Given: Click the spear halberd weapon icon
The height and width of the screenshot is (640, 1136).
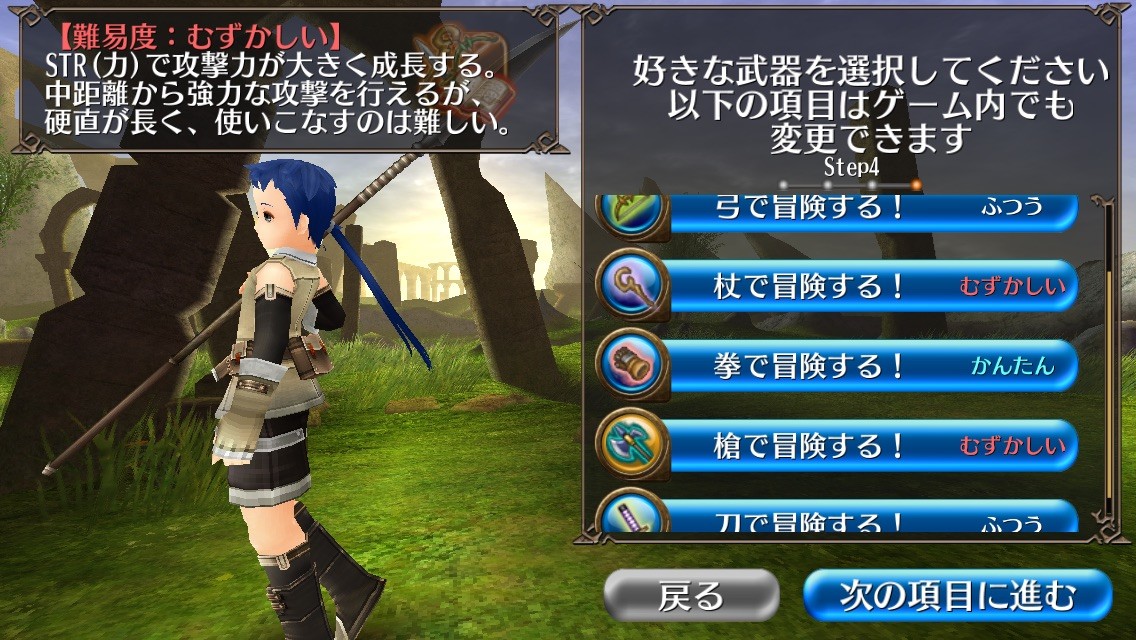Looking at the screenshot, I should (632, 444).
